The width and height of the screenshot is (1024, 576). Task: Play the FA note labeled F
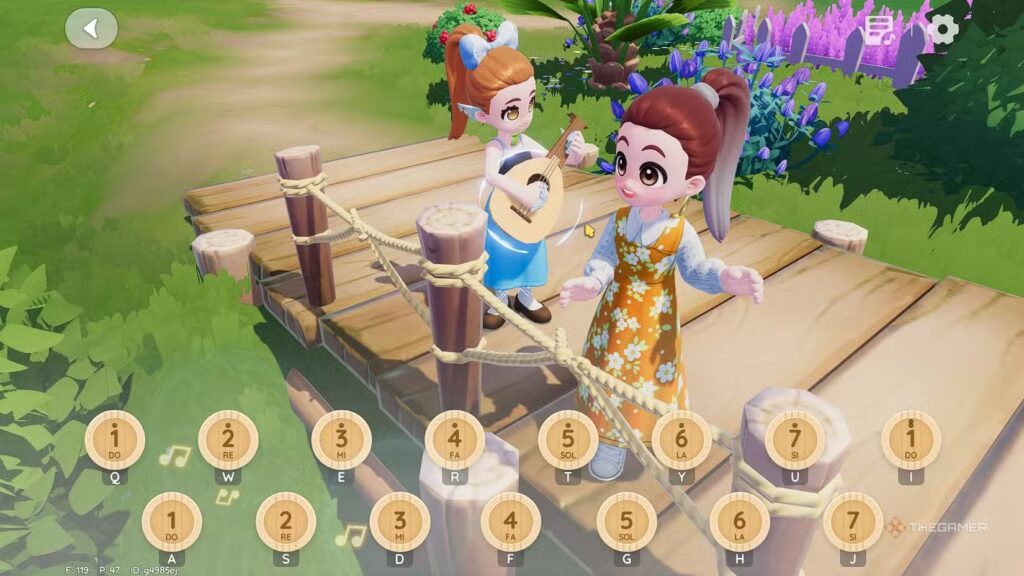pos(511,521)
